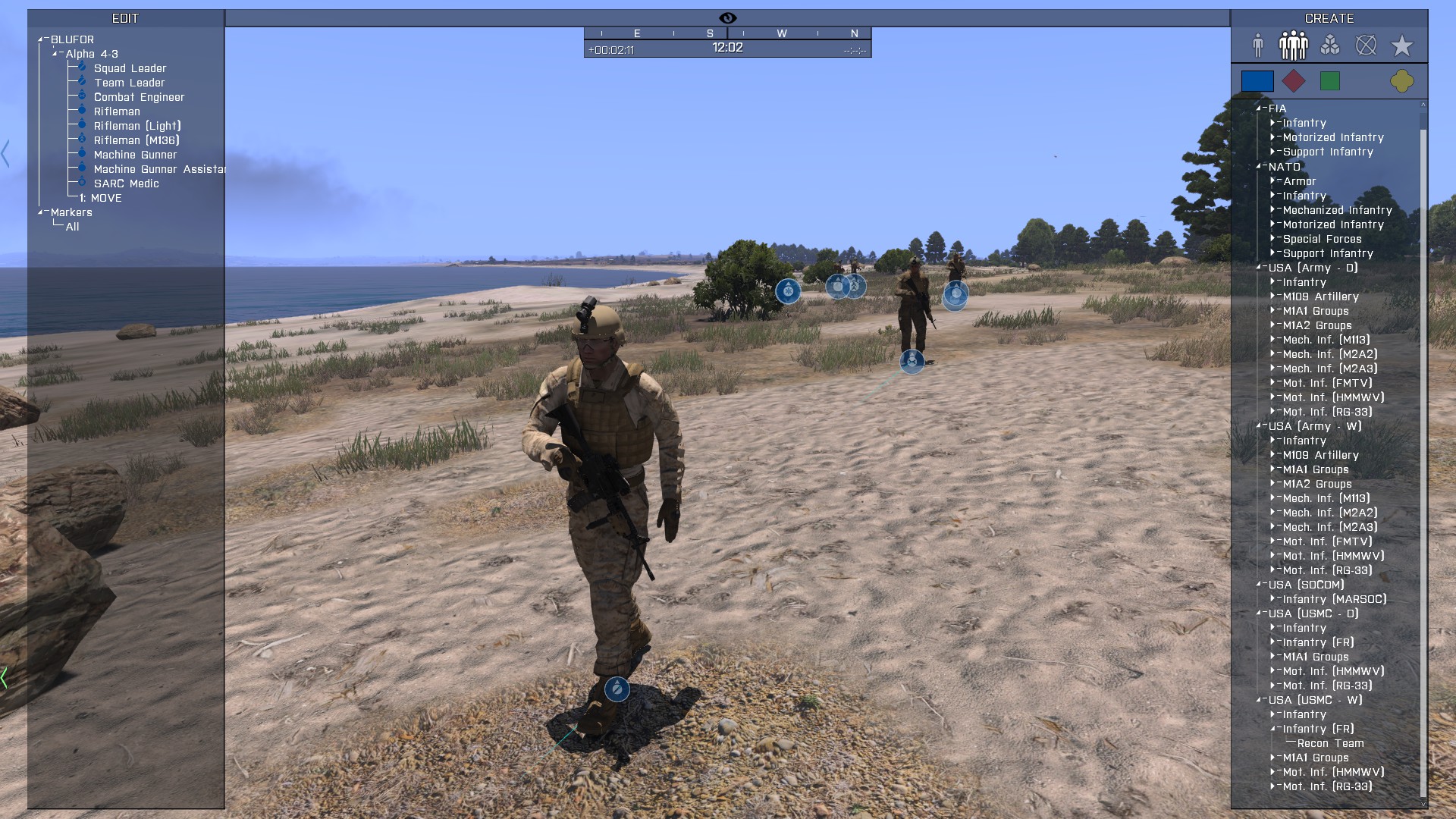
Task: Select the red OPFOR side diamond
Action: 1293,81
